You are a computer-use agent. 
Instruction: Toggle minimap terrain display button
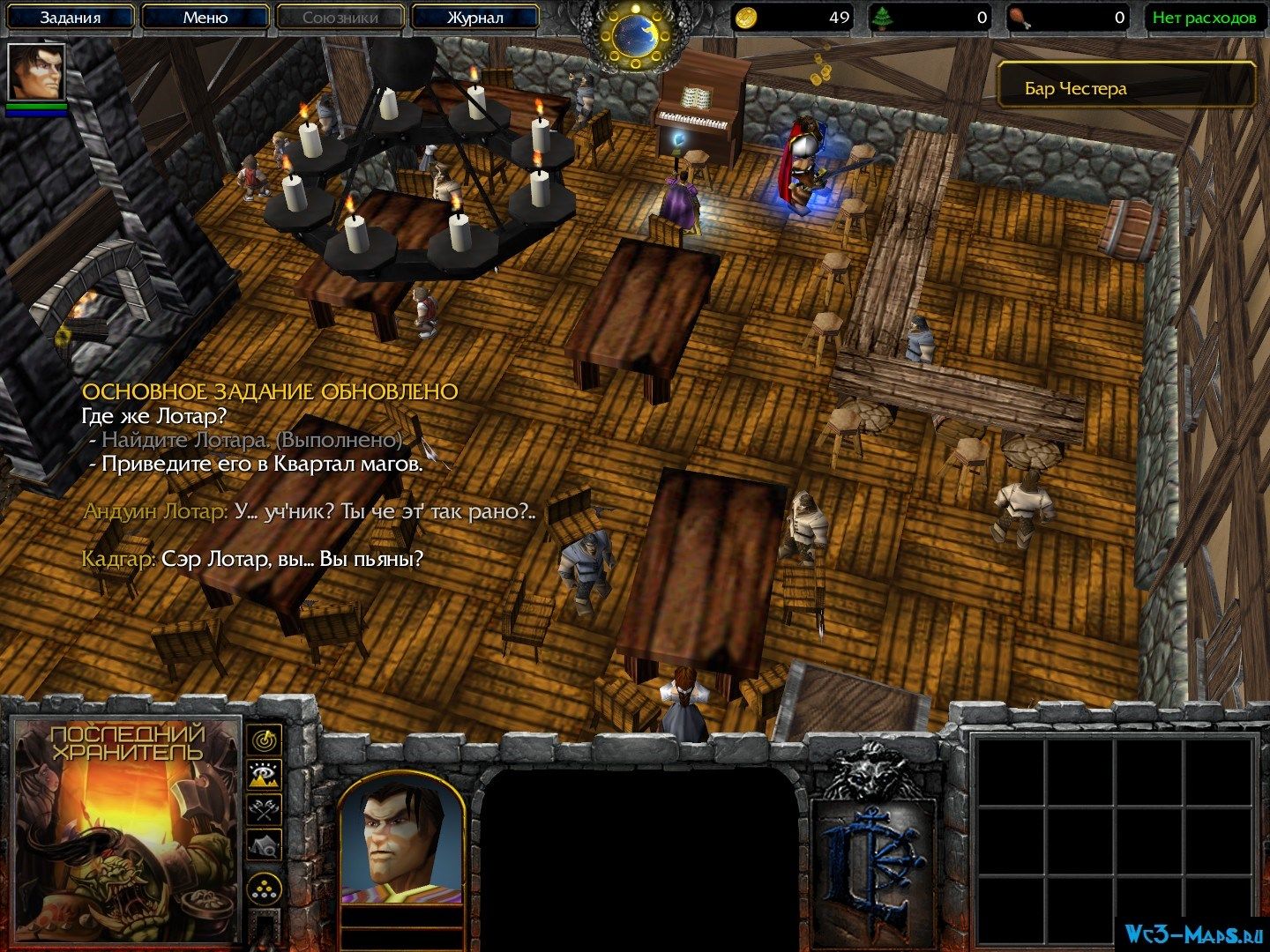[x=264, y=776]
